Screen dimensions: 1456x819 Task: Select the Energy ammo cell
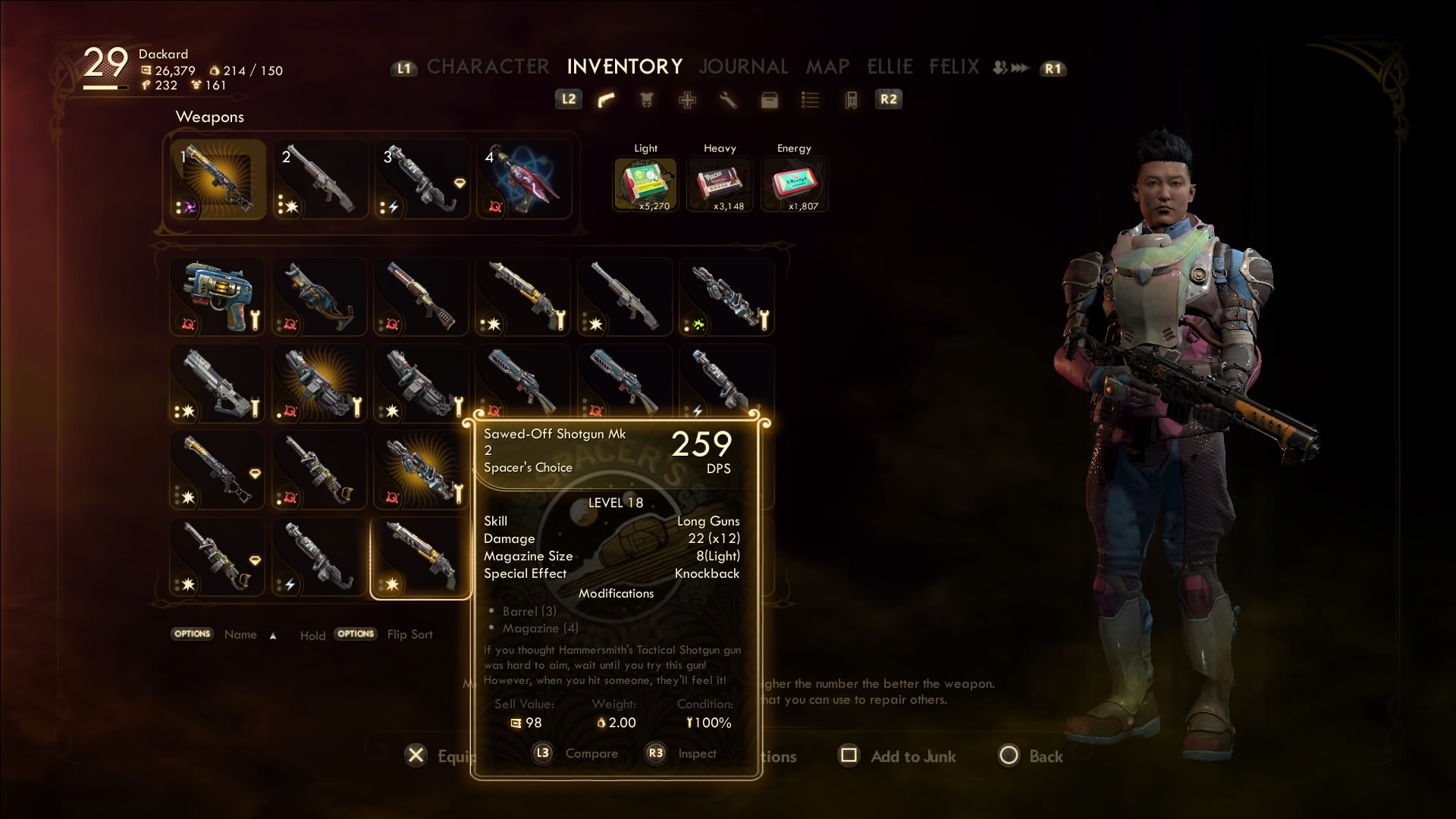click(793, 183)
